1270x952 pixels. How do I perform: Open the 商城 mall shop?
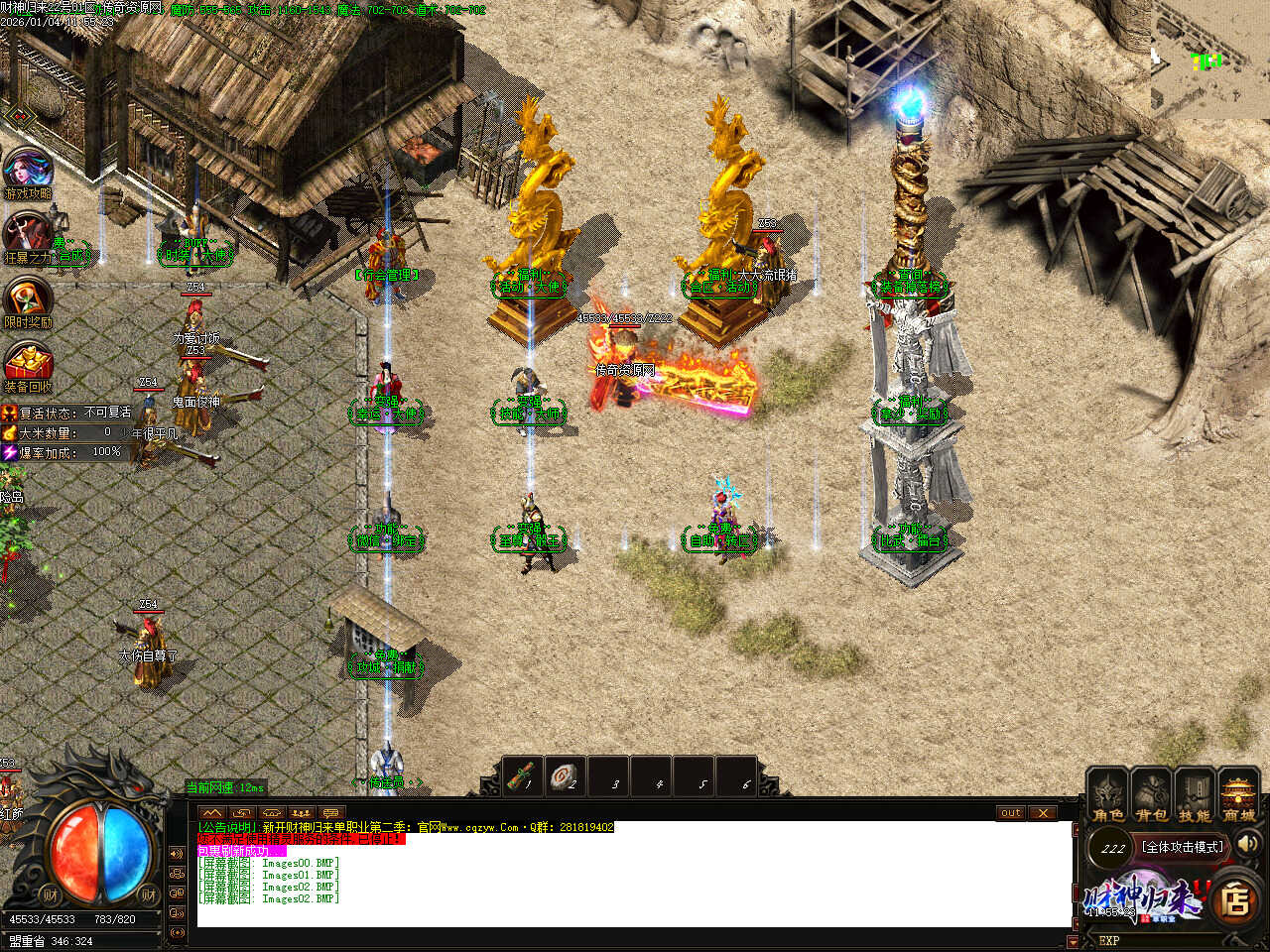tap(1238, 795)
